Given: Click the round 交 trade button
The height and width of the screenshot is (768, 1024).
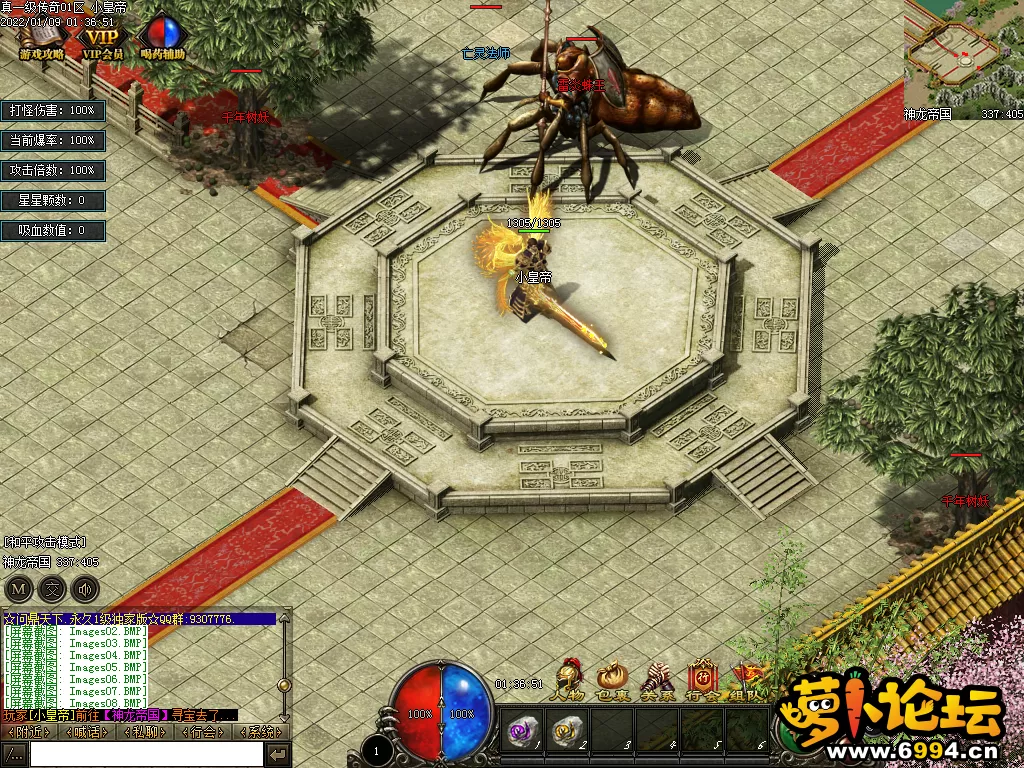Looking at the screenshot, I should pyautogui.click(x=52, y=589).
